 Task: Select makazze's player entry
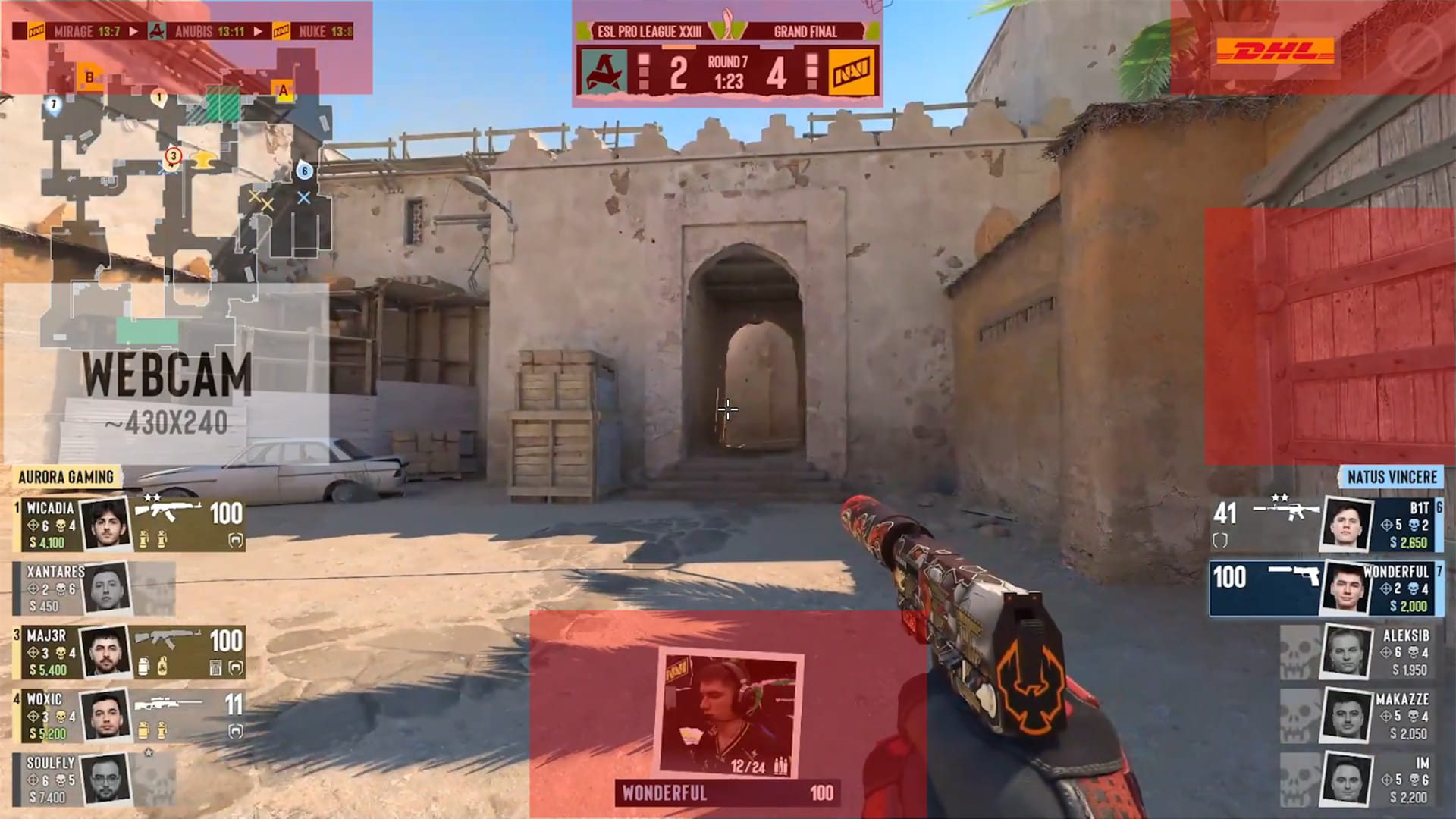click(1361, 715)
